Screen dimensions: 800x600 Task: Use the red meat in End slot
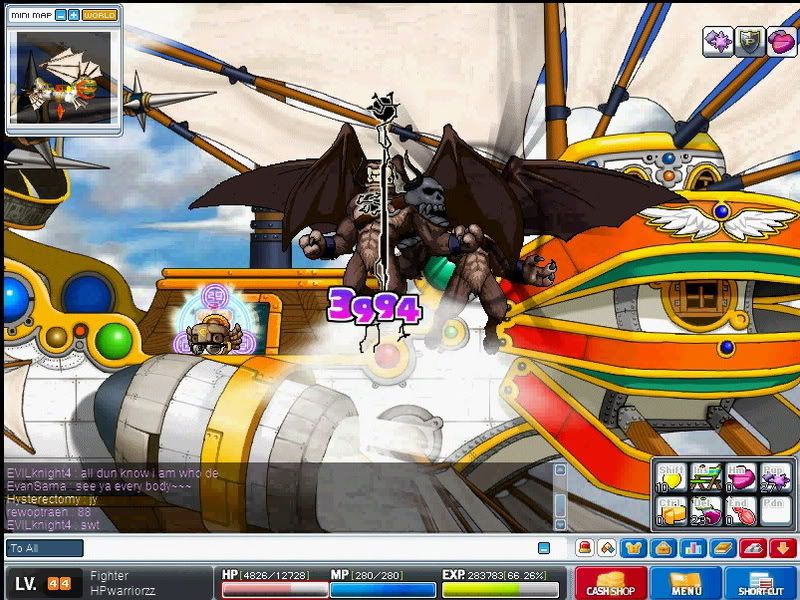click(x=741, y=513)
